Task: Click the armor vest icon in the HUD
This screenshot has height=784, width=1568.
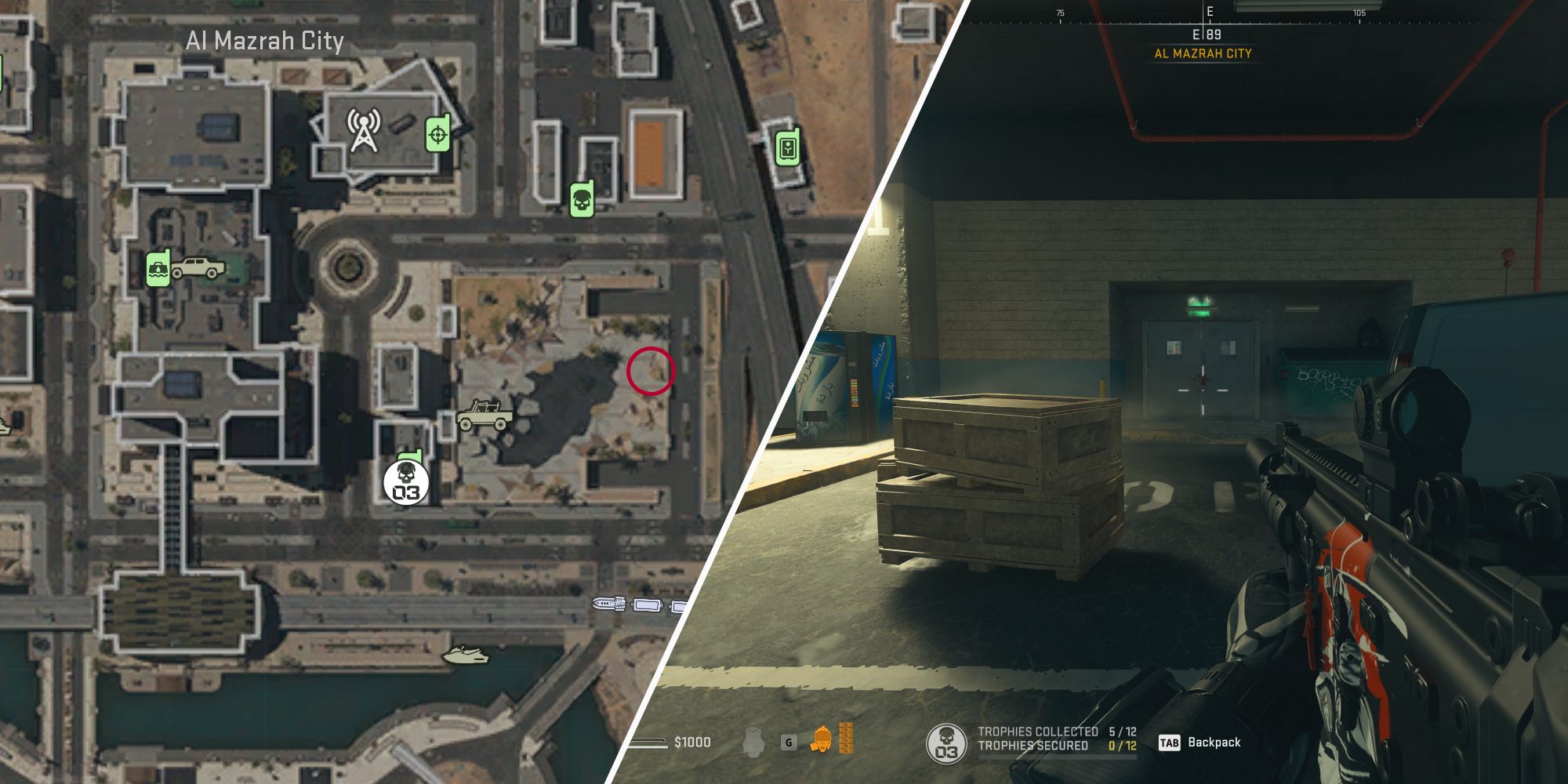Action: (x=755, y=740)
